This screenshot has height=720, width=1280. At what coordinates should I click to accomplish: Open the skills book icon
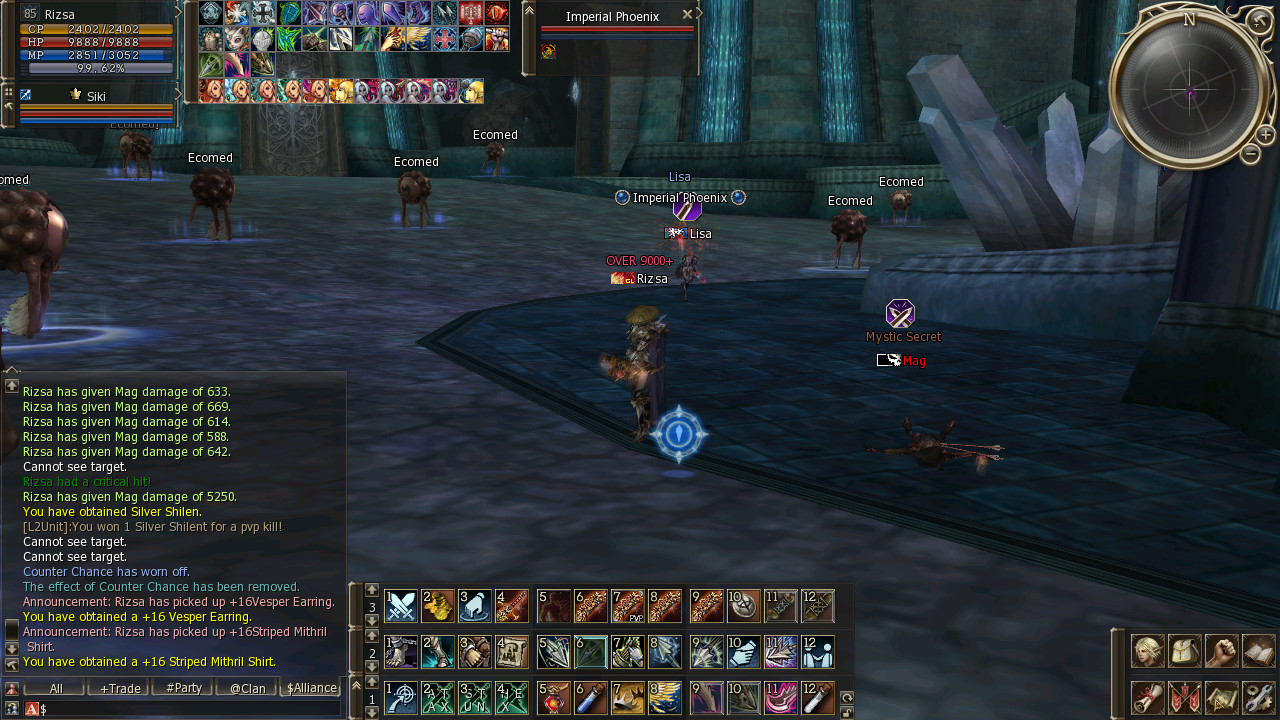click(x=1258, y=651)
